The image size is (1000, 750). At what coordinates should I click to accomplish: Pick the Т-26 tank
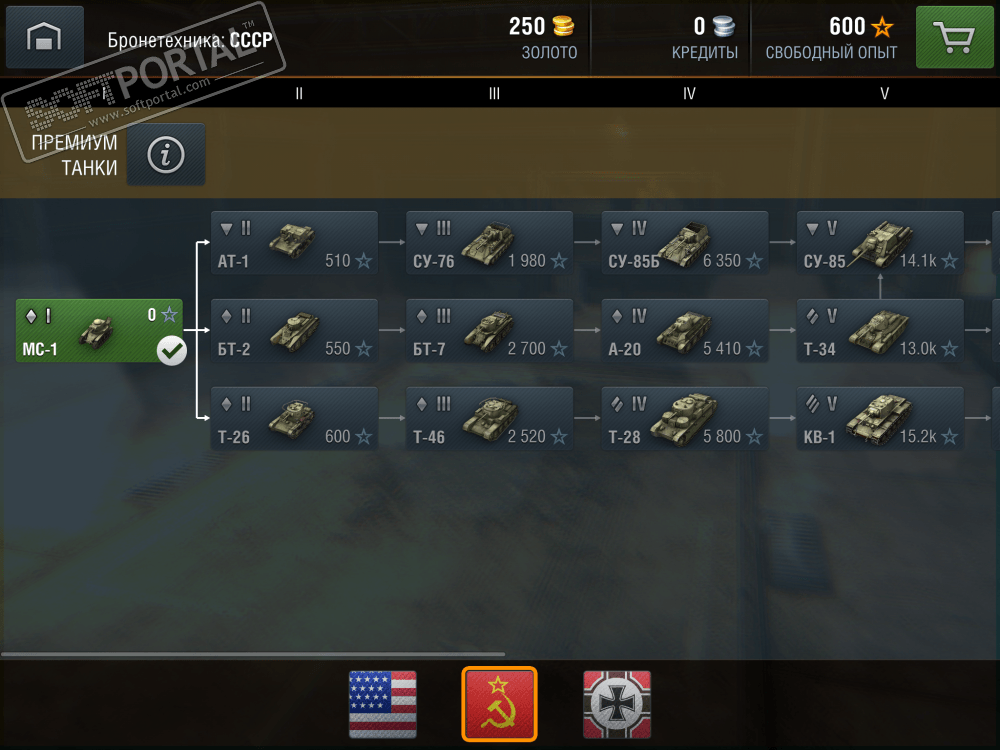tap(294, 419)
